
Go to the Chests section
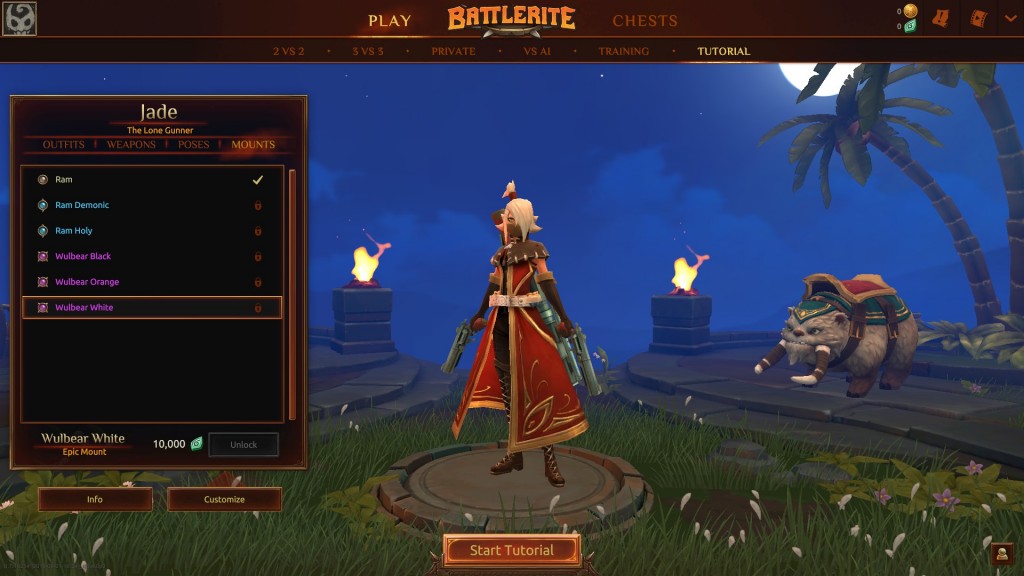click(x=644, y=20)
